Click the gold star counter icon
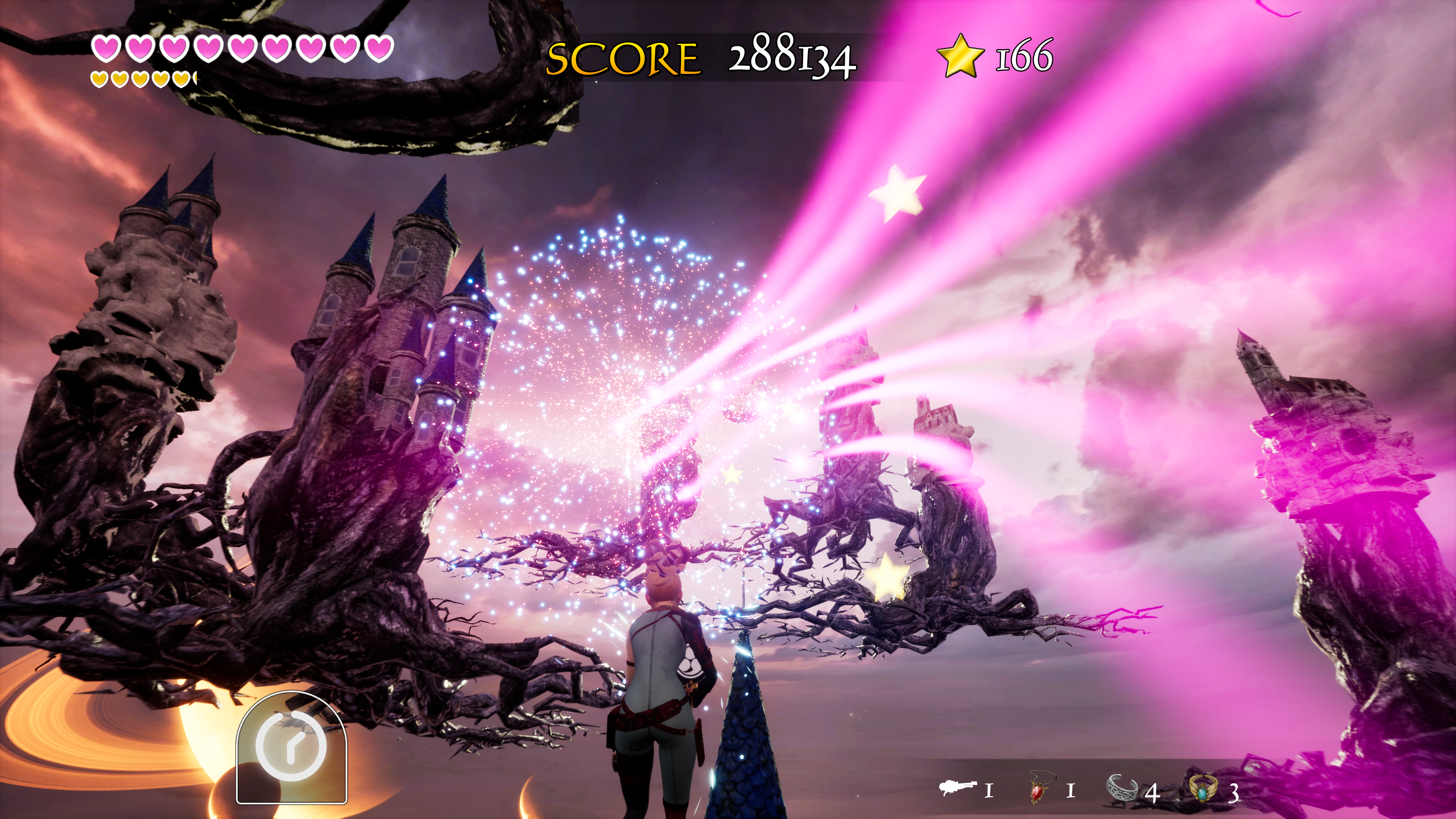1456x819 pixels. tap(960, 55)
